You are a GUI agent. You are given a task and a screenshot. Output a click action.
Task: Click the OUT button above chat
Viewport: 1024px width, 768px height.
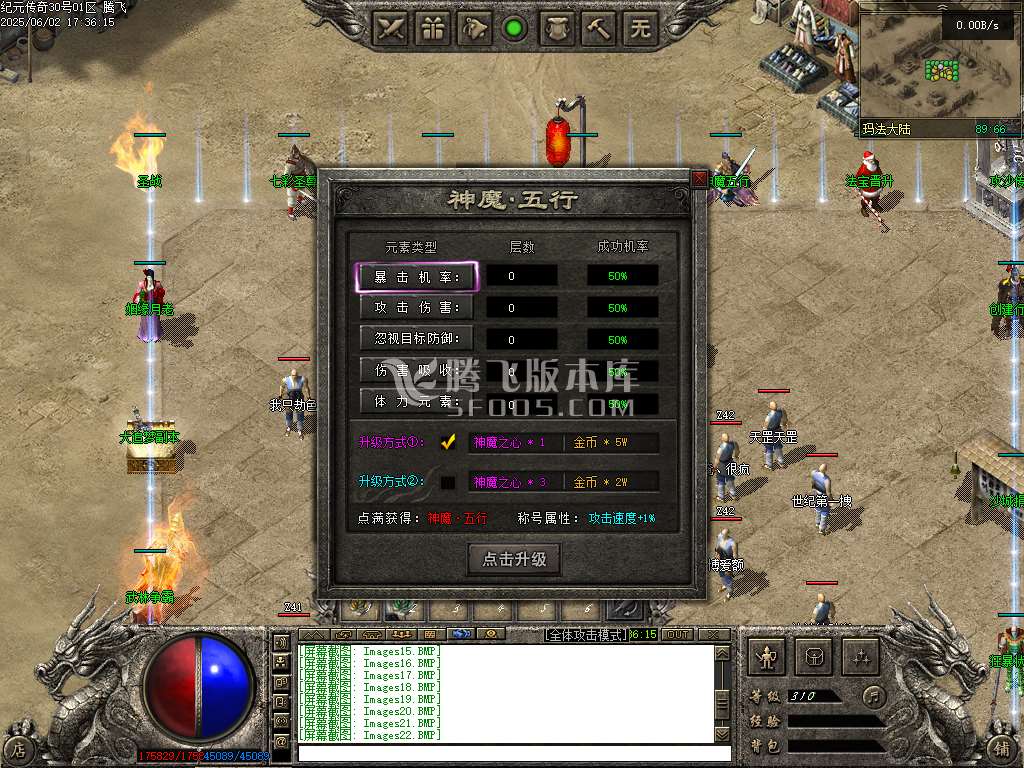pyautogui.click(x=677, y=635)
